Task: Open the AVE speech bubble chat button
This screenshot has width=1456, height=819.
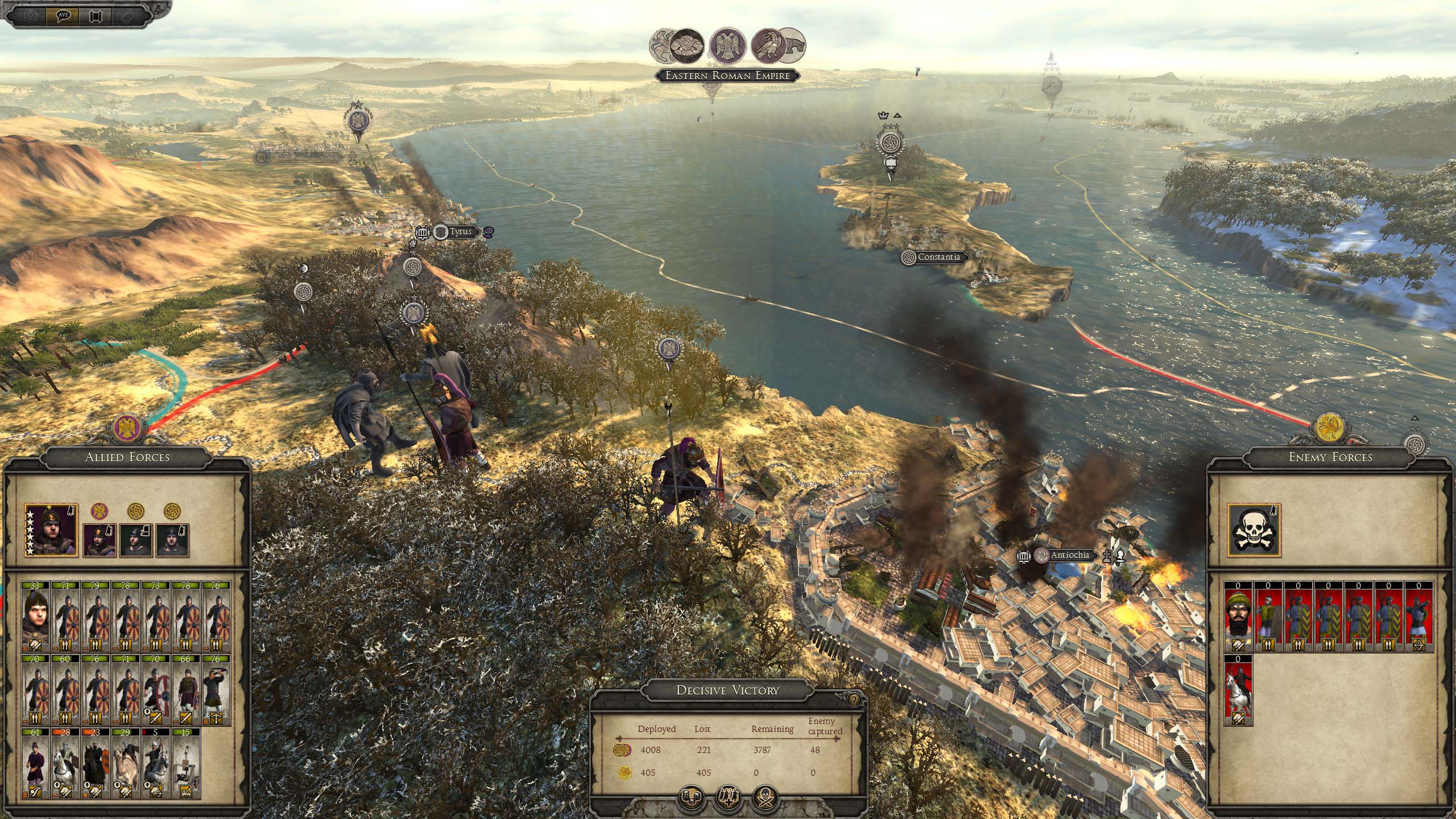Action: (63, 15)
